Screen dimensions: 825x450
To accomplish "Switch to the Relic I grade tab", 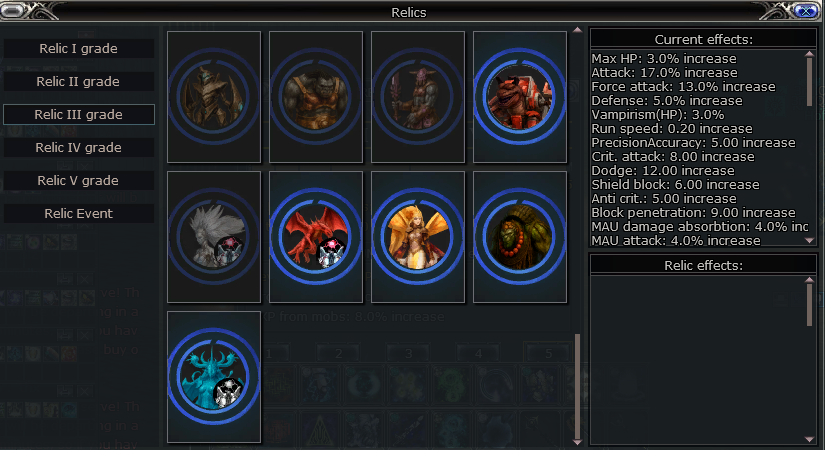I will (79, 48).
